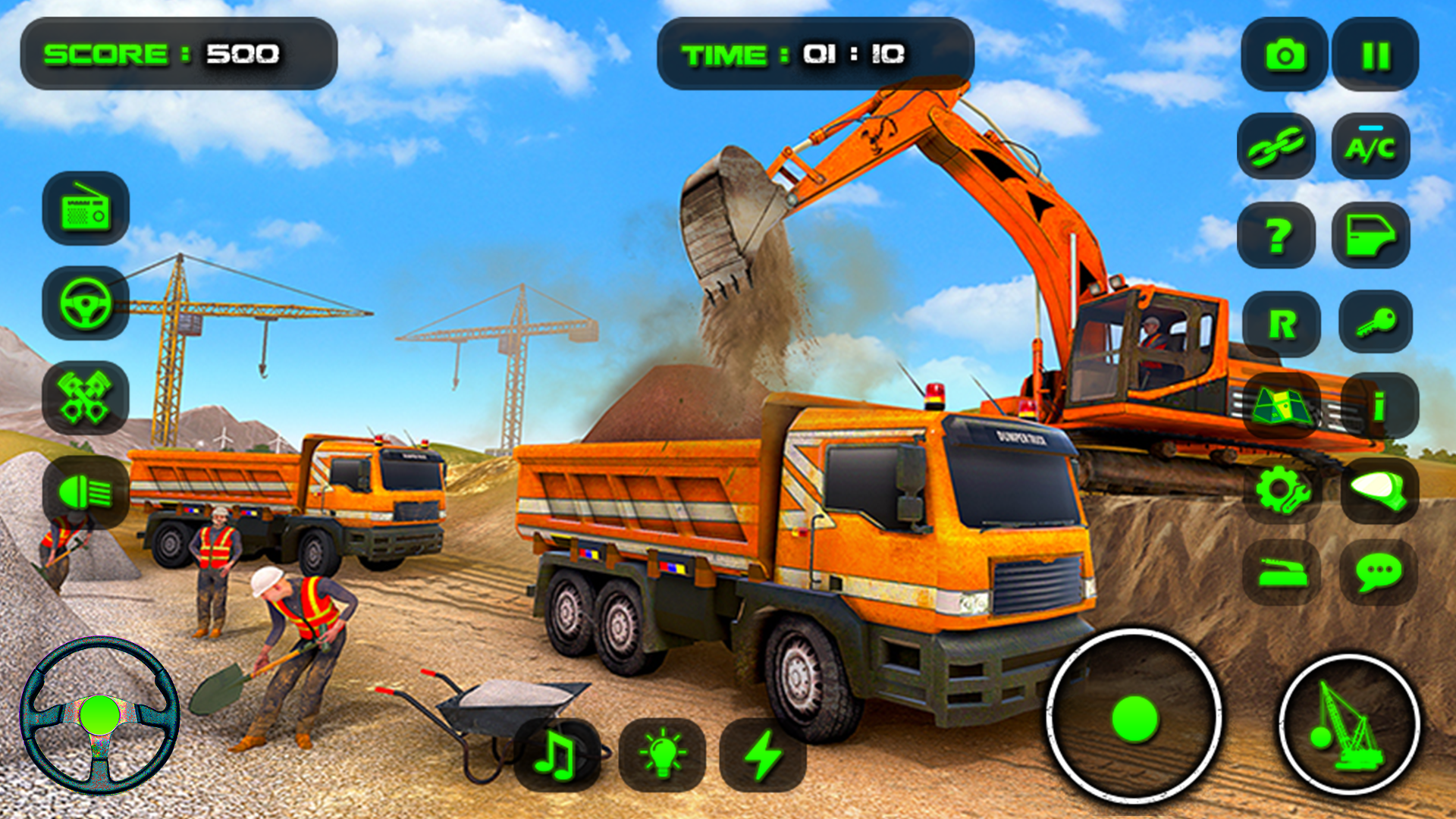This screenshot has height=819, width=1456.
Task: Open help with the question mark
Action: (1277, 236)
